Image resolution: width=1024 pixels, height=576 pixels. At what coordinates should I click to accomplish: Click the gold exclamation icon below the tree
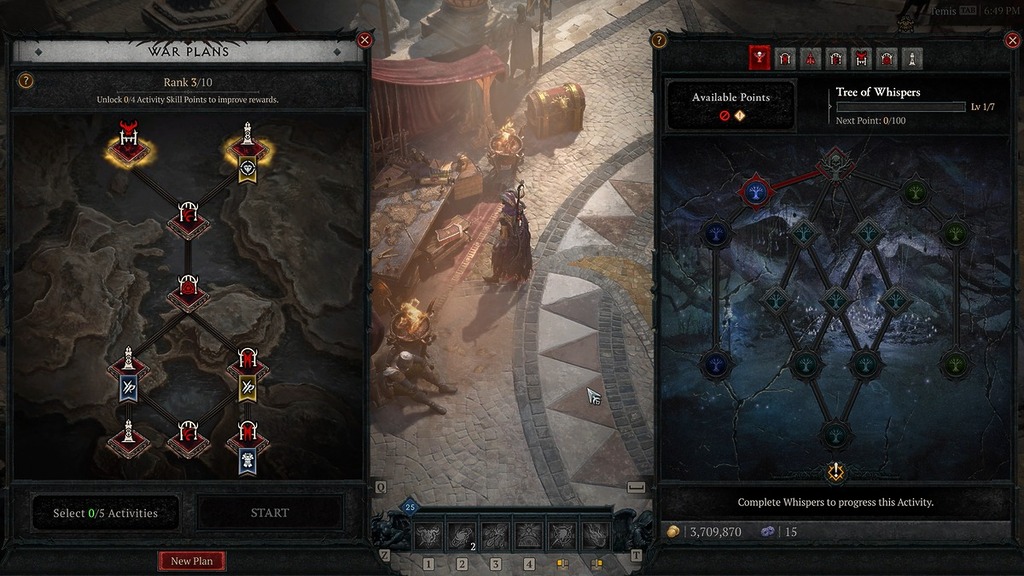click(836, 472)
